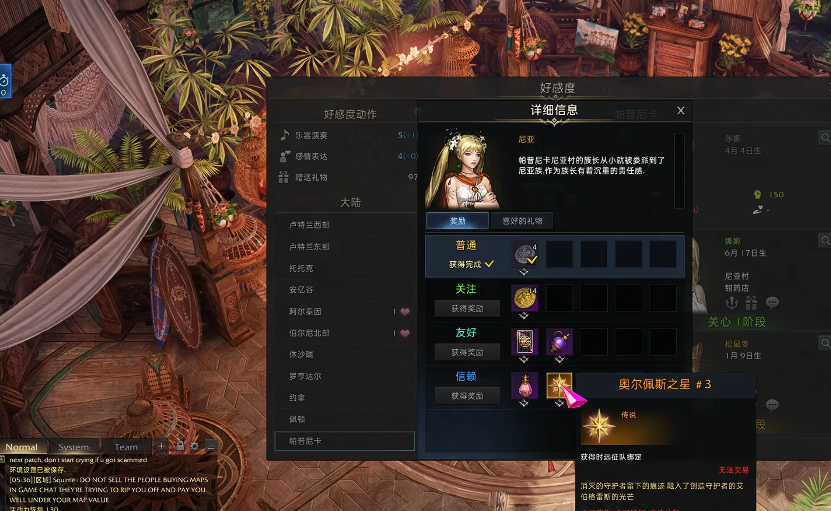The height and width of the screenshot is (511, 831).
Task: Toggle the chat lock icon
Action: tap(180, 446)
